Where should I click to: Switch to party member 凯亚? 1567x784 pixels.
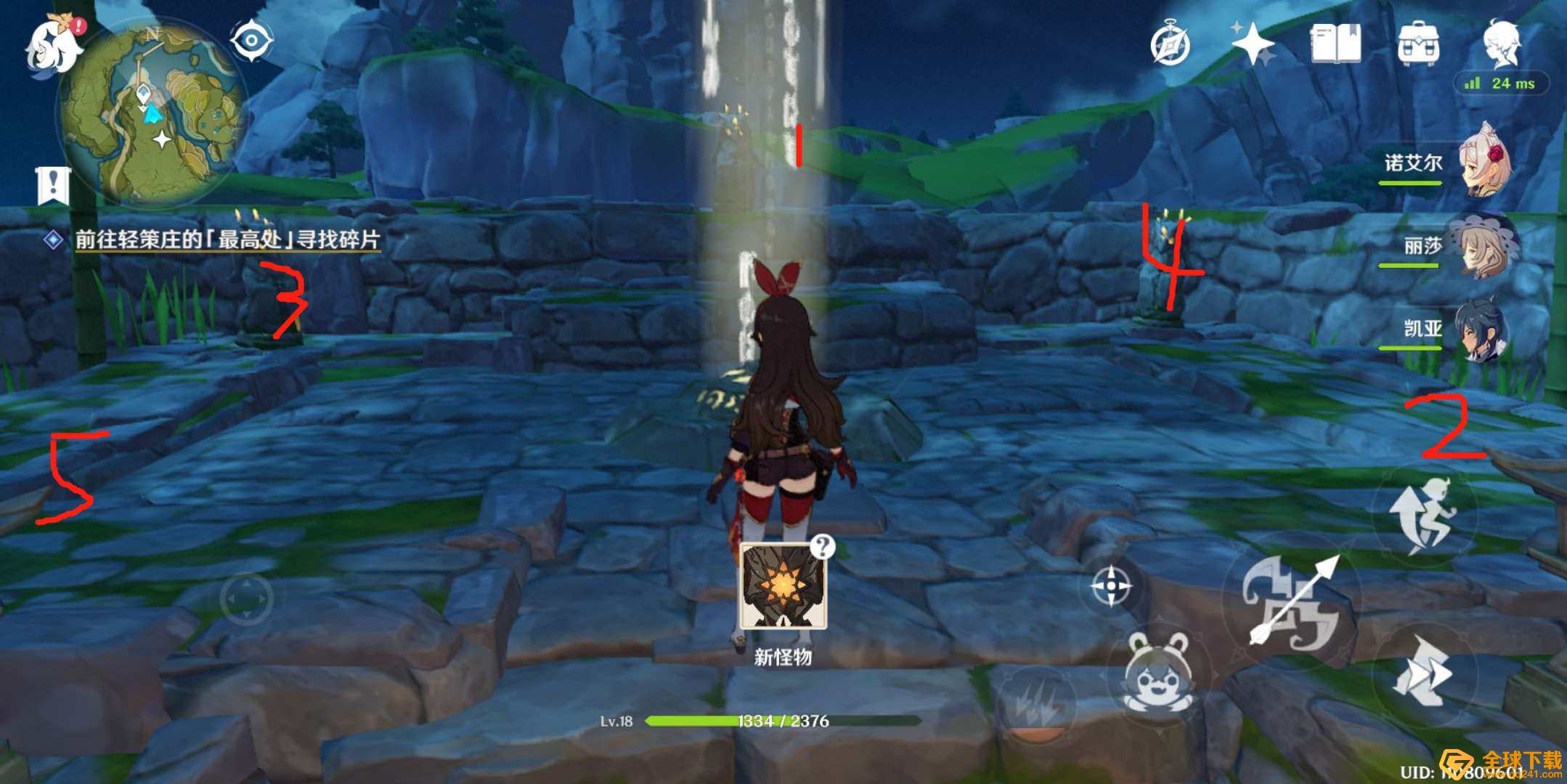tap(1481, 330)
